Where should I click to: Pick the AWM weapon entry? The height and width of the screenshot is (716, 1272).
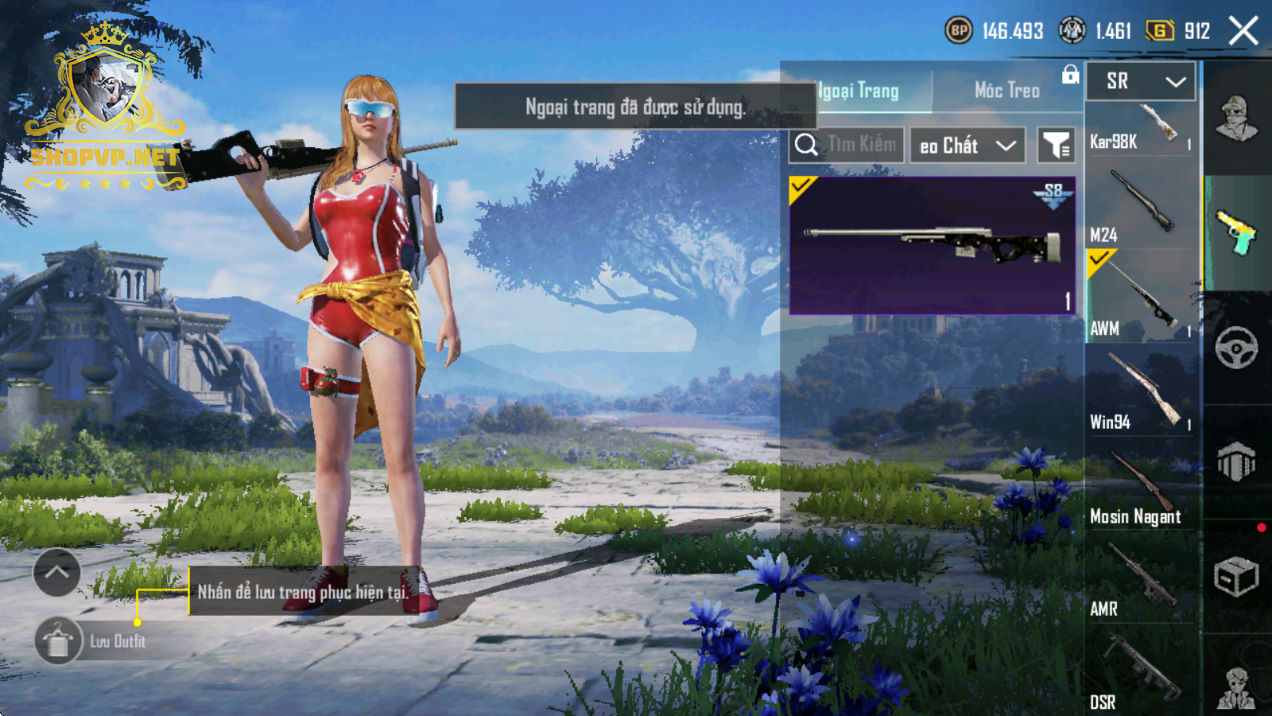click(x=1140, y=297)
